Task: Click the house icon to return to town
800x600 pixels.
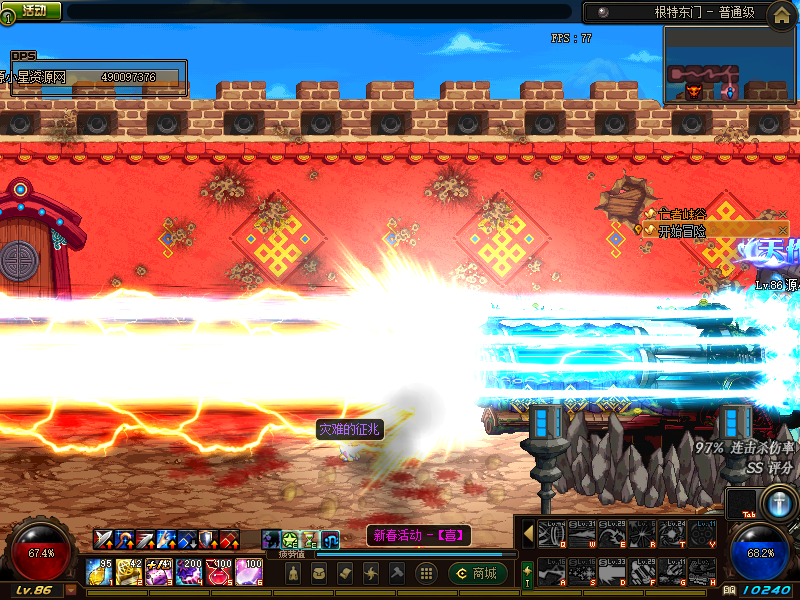Action: pos(780,13)
